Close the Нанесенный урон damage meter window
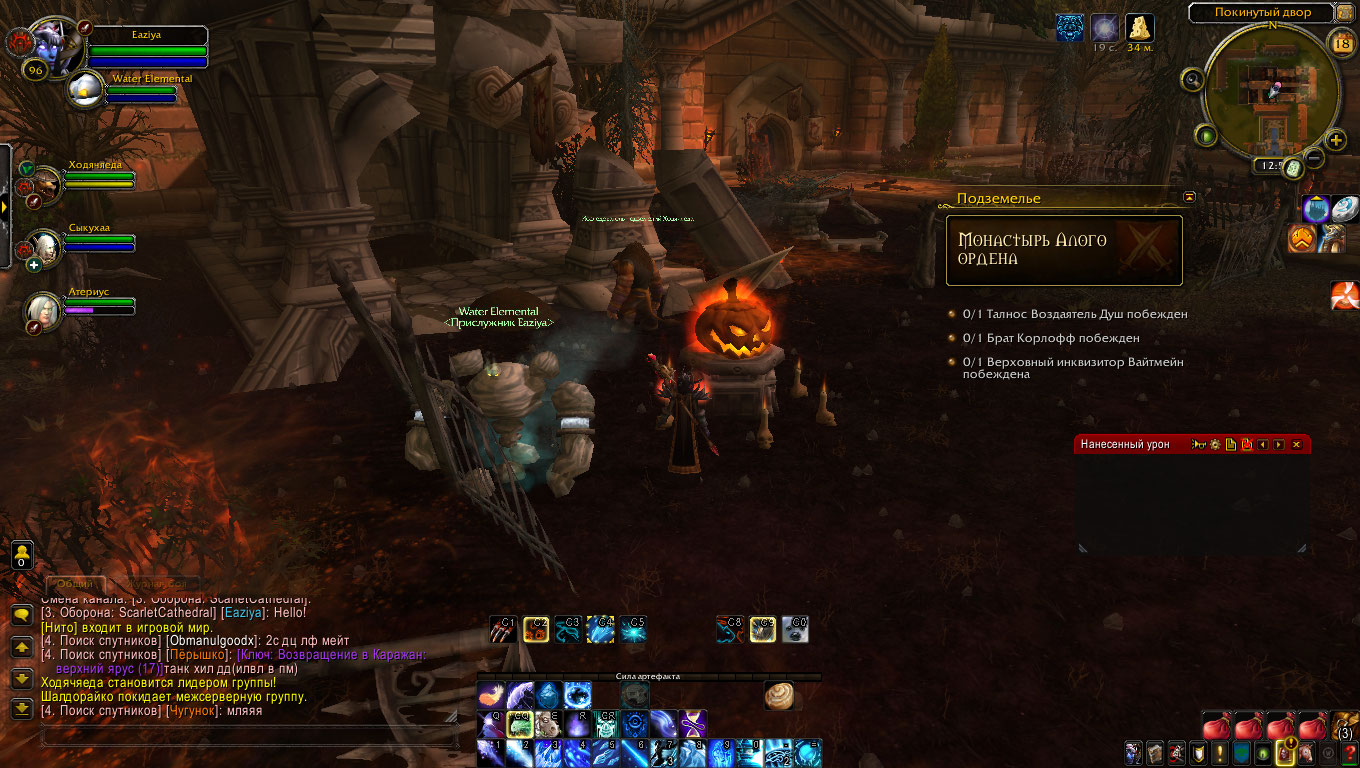The height and width of the screenshot is (768, 1360). pyautogui.click(x=1297, y=444)
